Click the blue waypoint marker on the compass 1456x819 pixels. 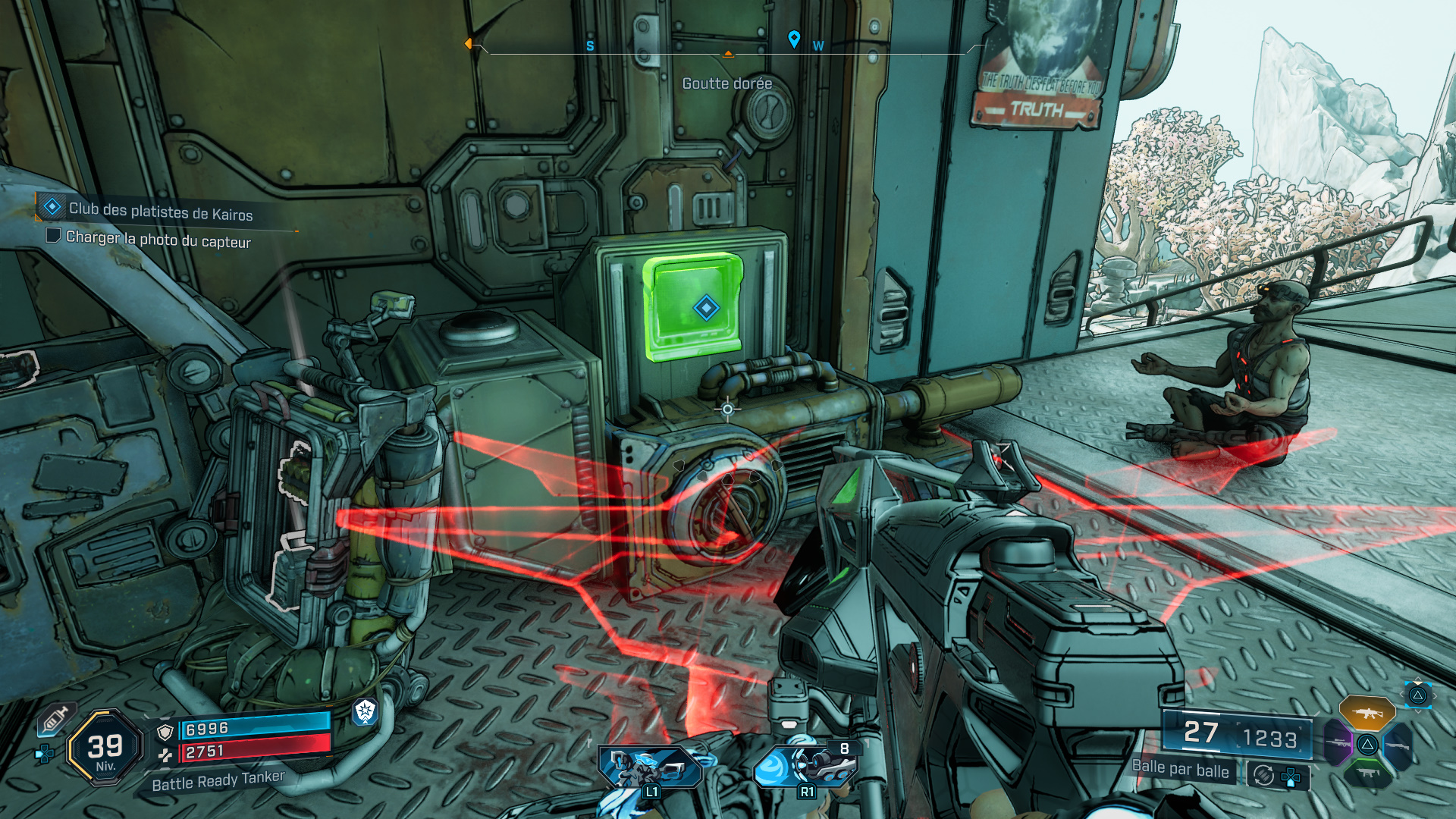click(x=794, y=39)
